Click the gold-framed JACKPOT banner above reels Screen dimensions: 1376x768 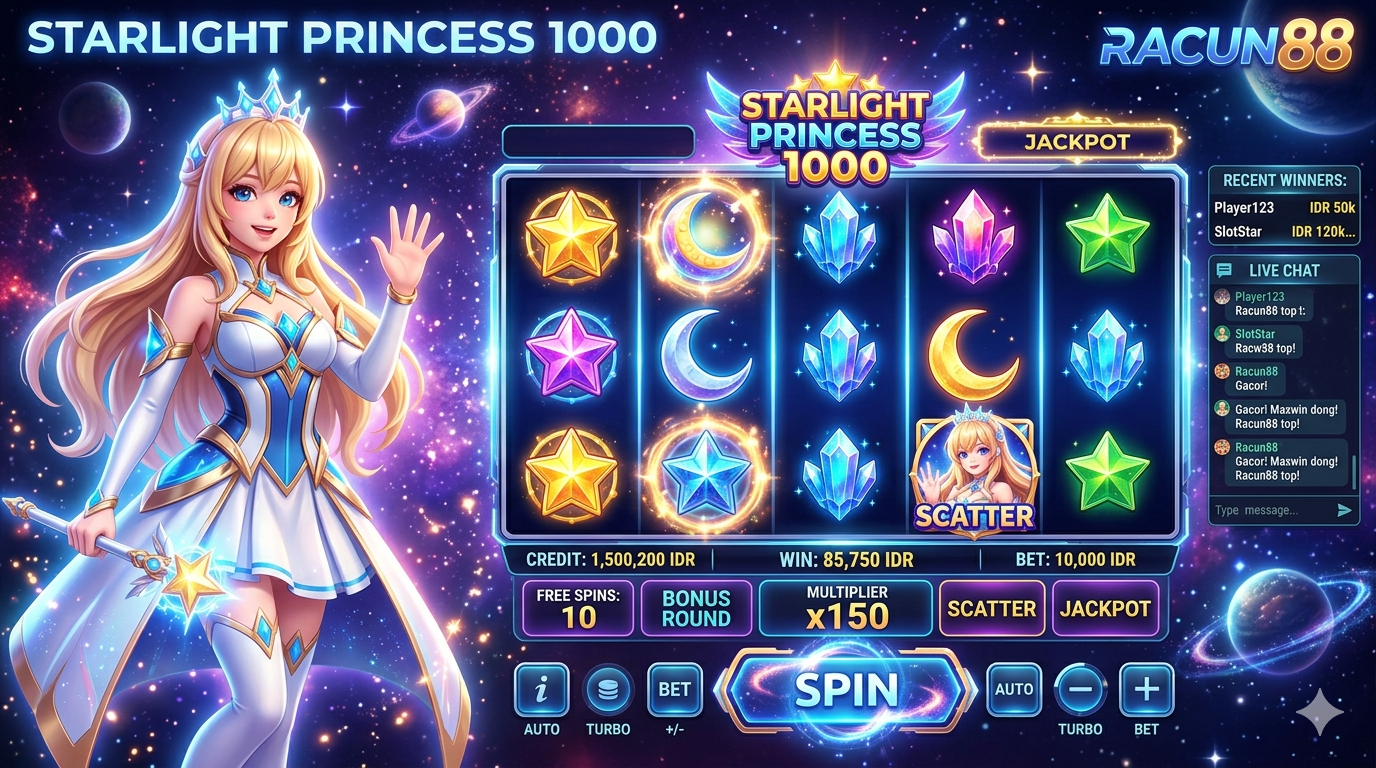pyautogui.click(x=1077, y=142)
